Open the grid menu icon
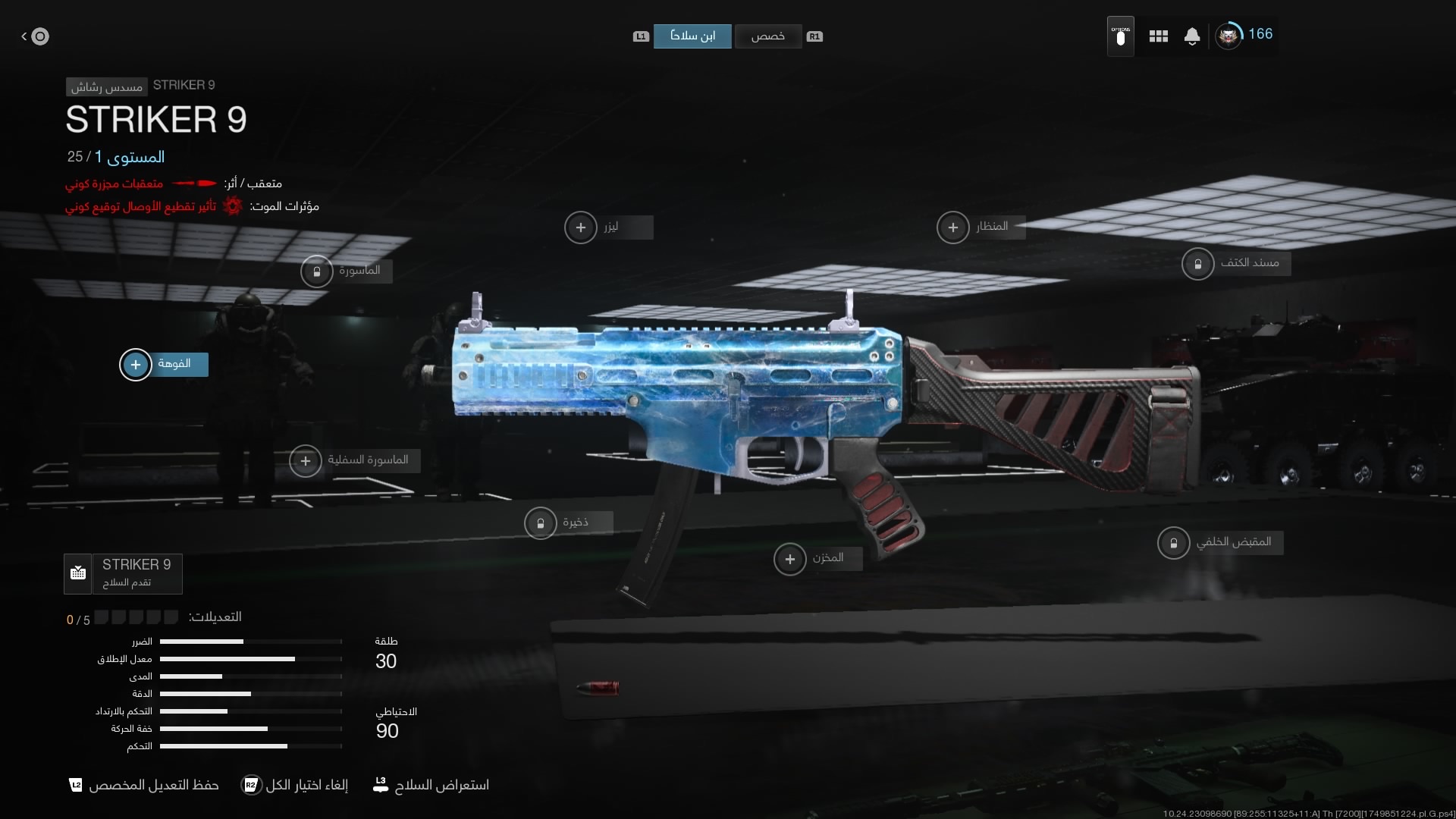1456x819 pixels. (x=1158, y=36)
